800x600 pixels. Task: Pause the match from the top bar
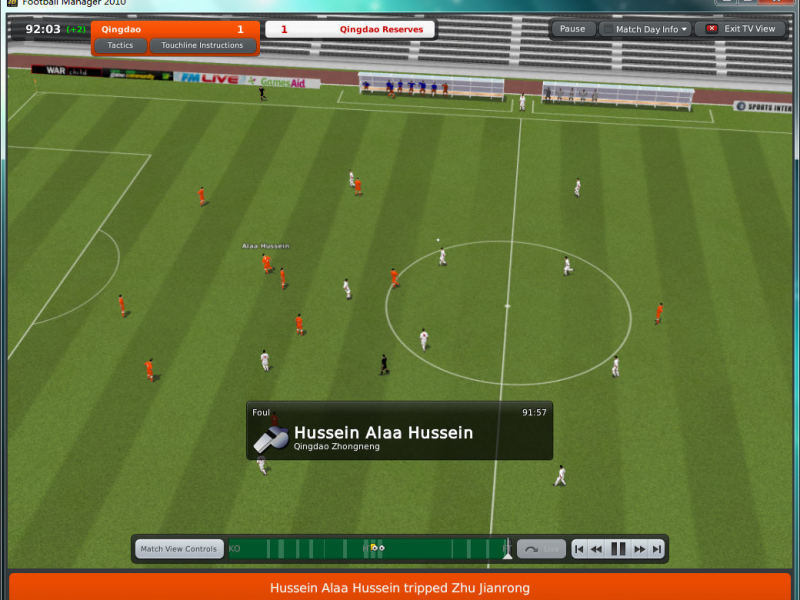[x=572, y=29]
